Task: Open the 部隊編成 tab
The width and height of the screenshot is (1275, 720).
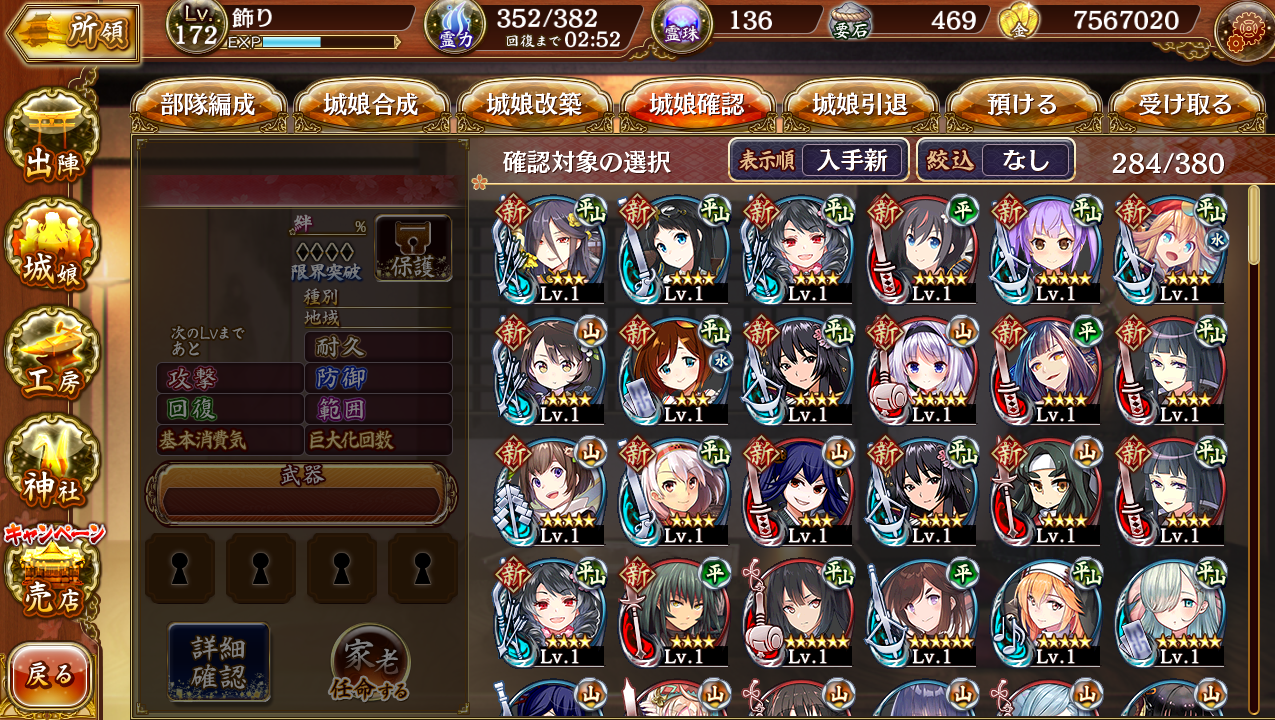Action: (x=208, y=105)
